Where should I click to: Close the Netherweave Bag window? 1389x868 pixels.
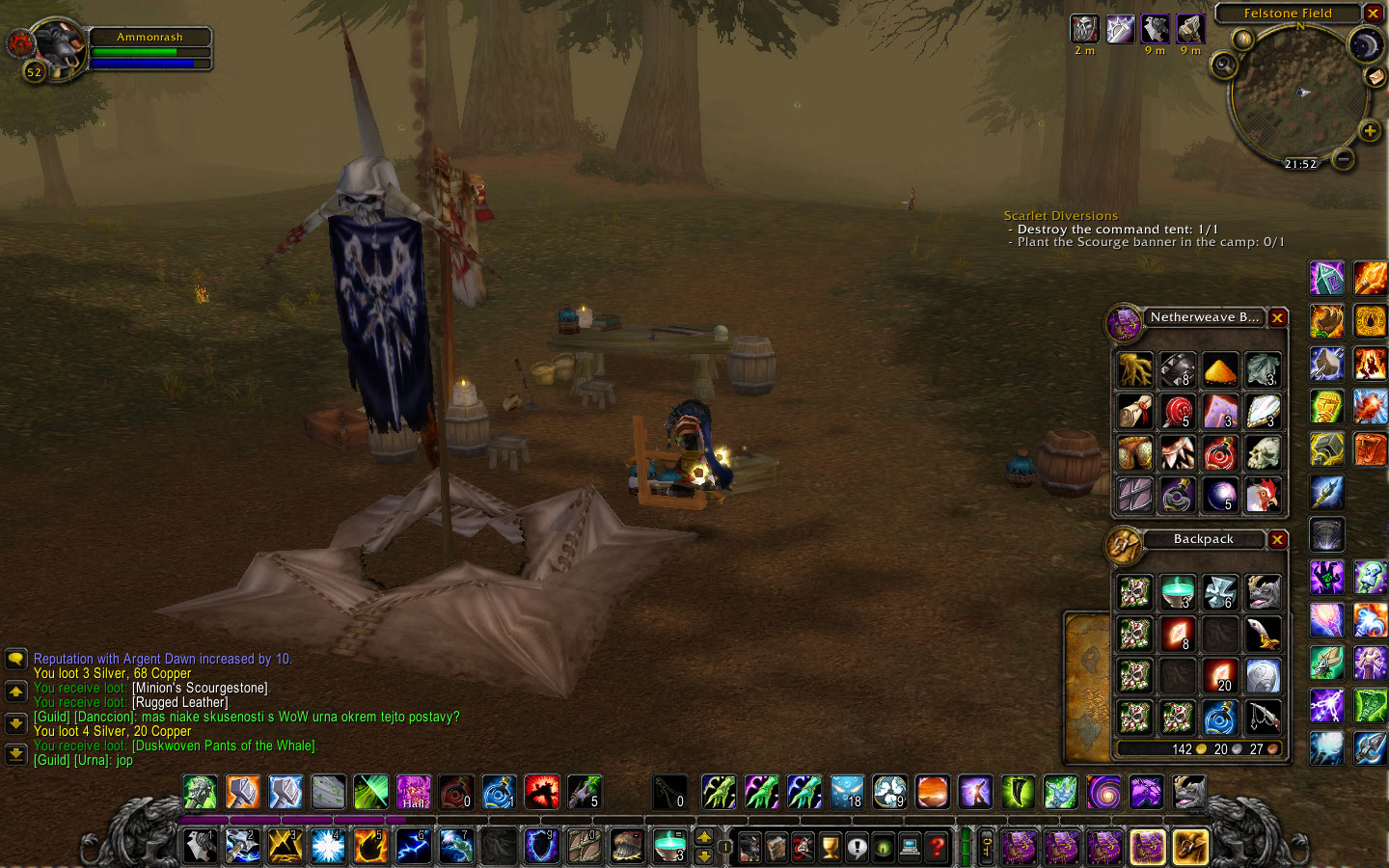coord(1277,317)
